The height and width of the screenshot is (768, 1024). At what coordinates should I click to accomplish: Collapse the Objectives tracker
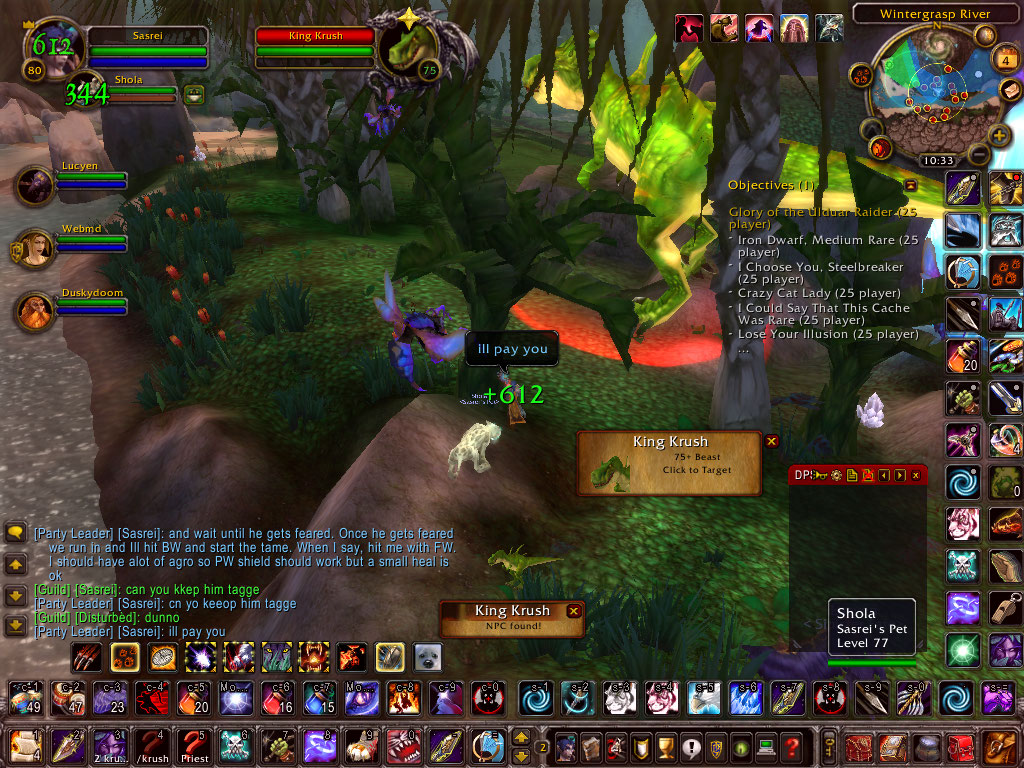tap(910, 185)
